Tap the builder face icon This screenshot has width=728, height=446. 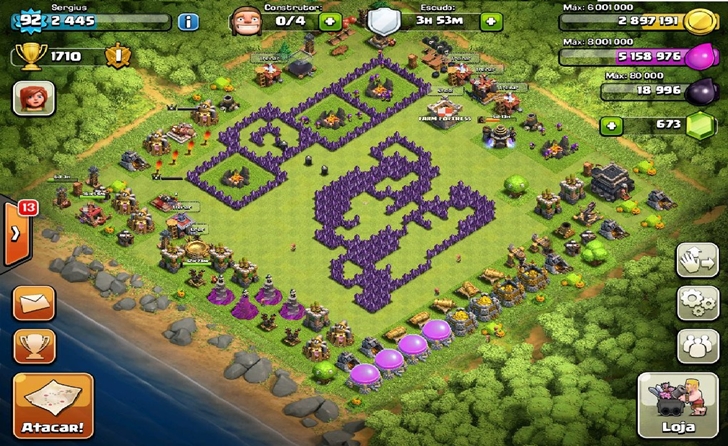pyautogui.click(x=245, y=18)
